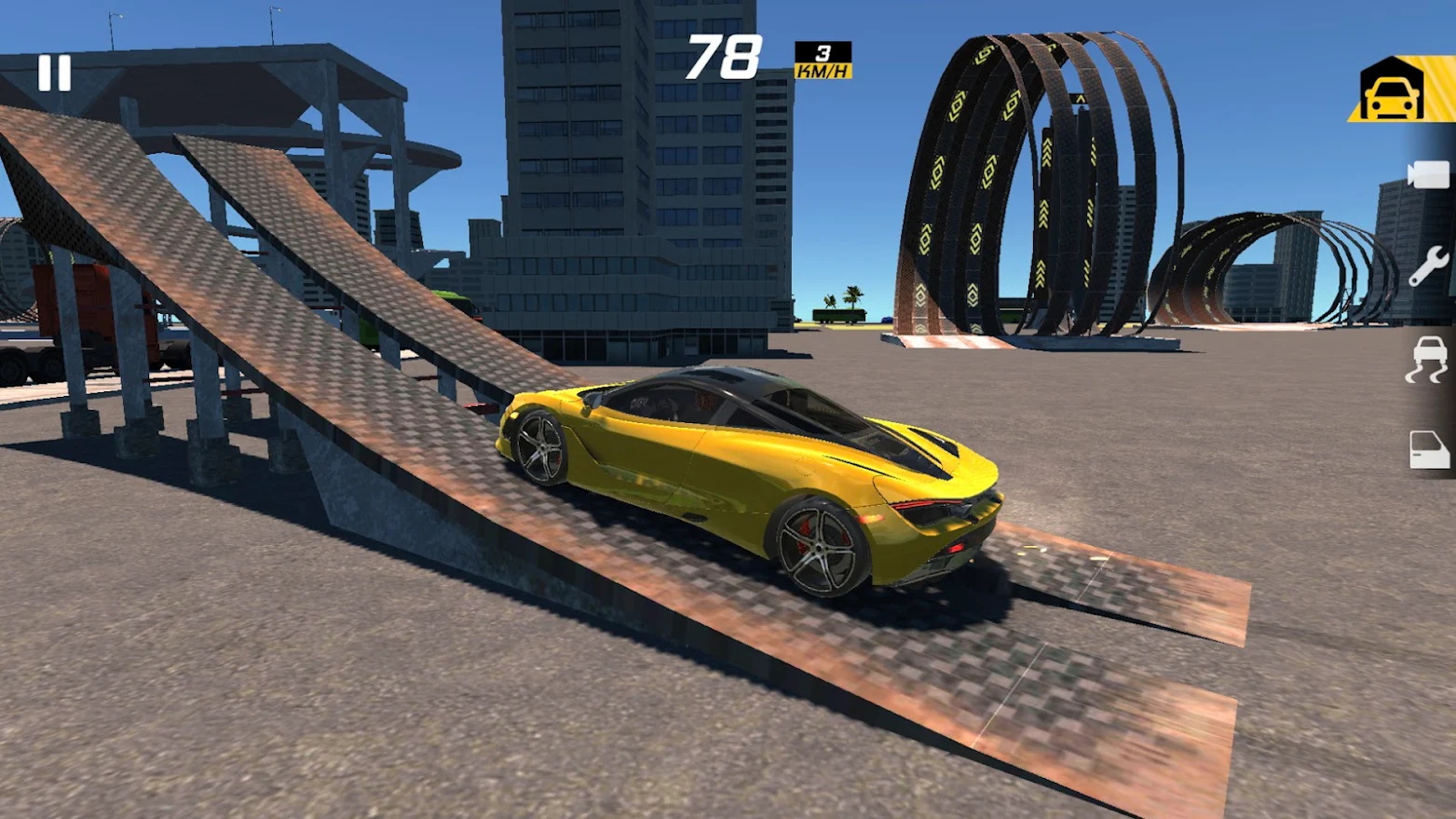Click the car door icon

point(1428,449)
